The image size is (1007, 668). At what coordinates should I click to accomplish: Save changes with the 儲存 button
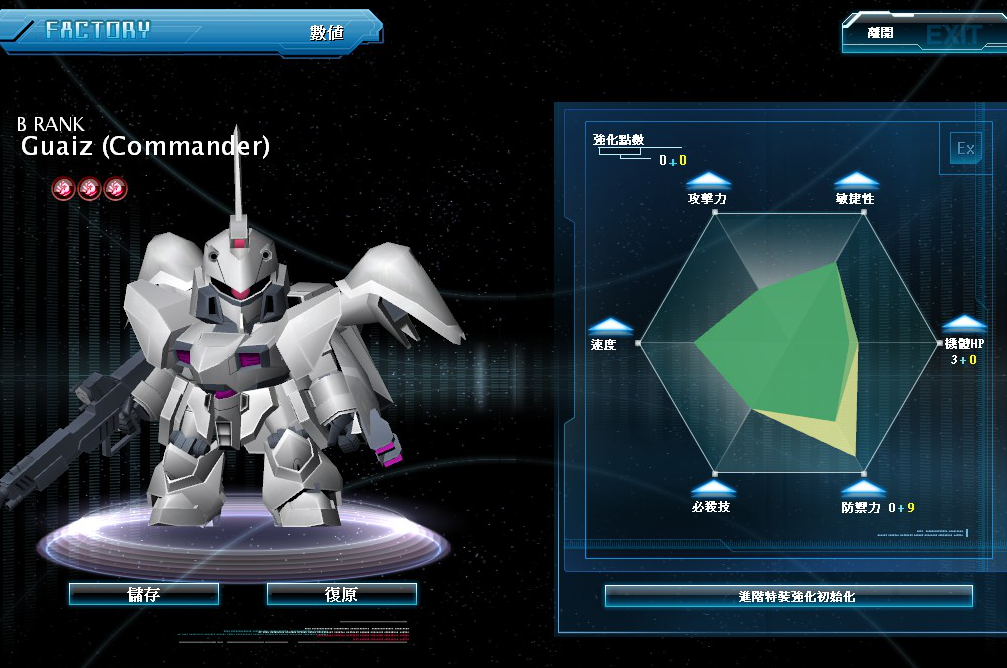144,594
